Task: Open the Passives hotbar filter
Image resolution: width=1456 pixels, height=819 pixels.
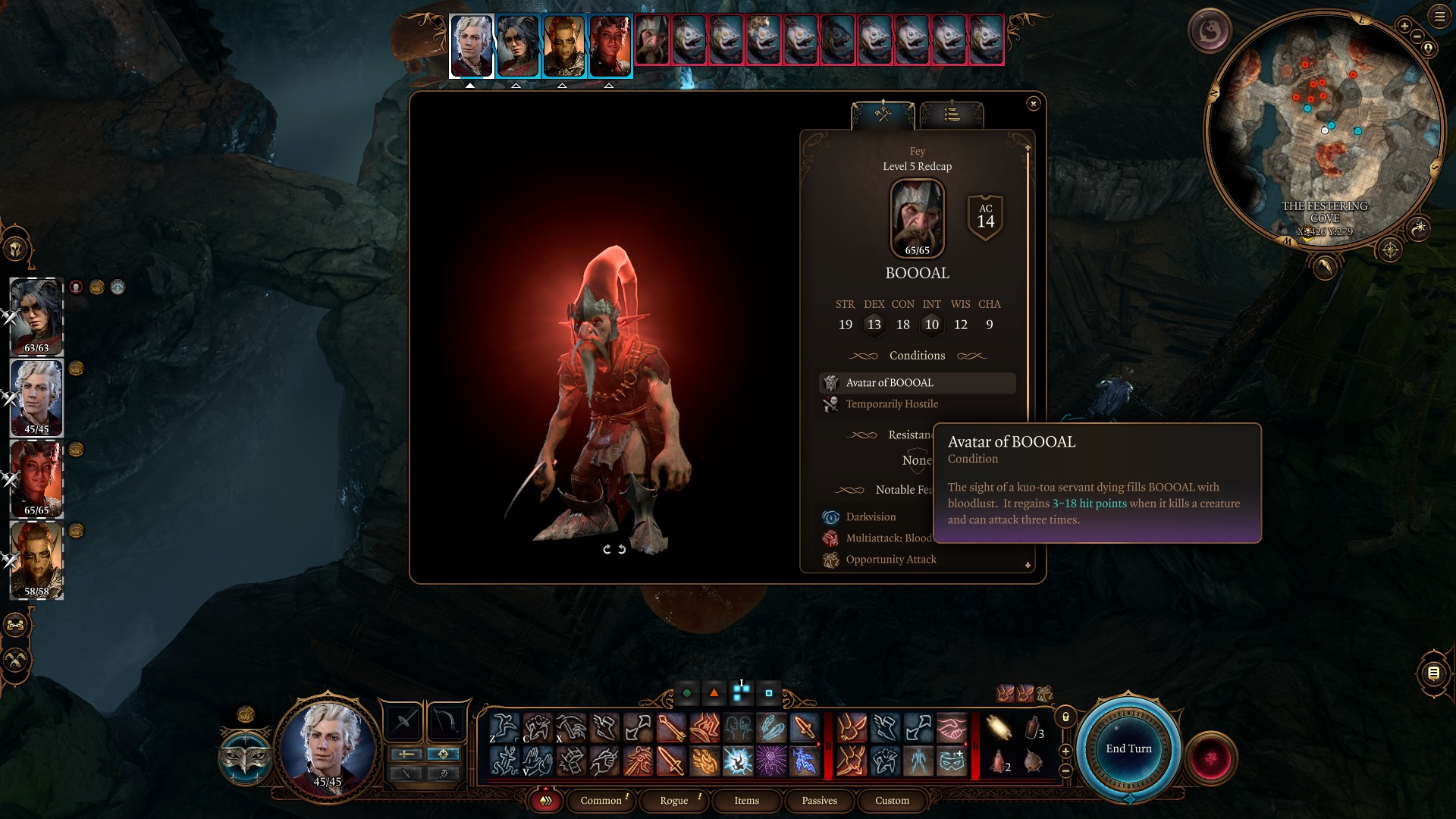Action: coord(820,801)
